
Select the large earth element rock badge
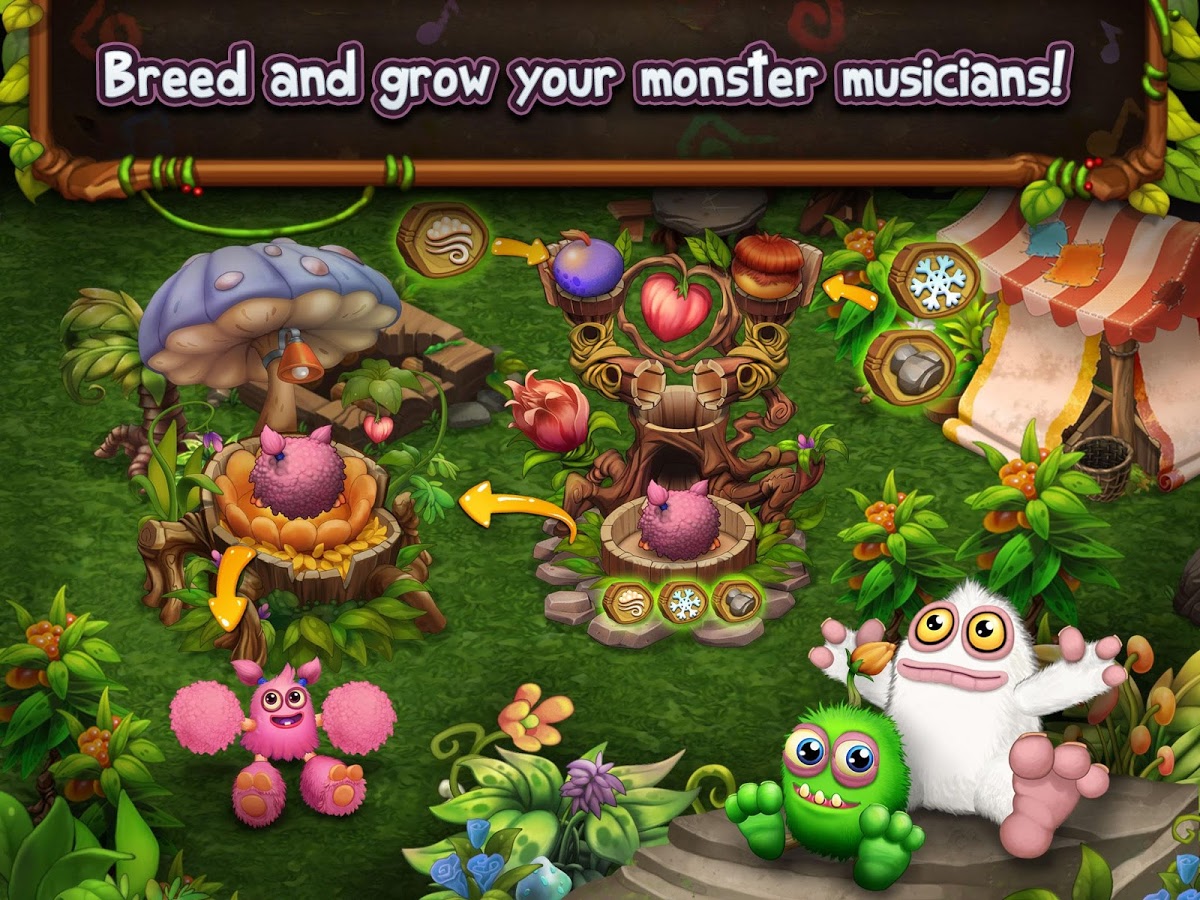tap(909, 366)
